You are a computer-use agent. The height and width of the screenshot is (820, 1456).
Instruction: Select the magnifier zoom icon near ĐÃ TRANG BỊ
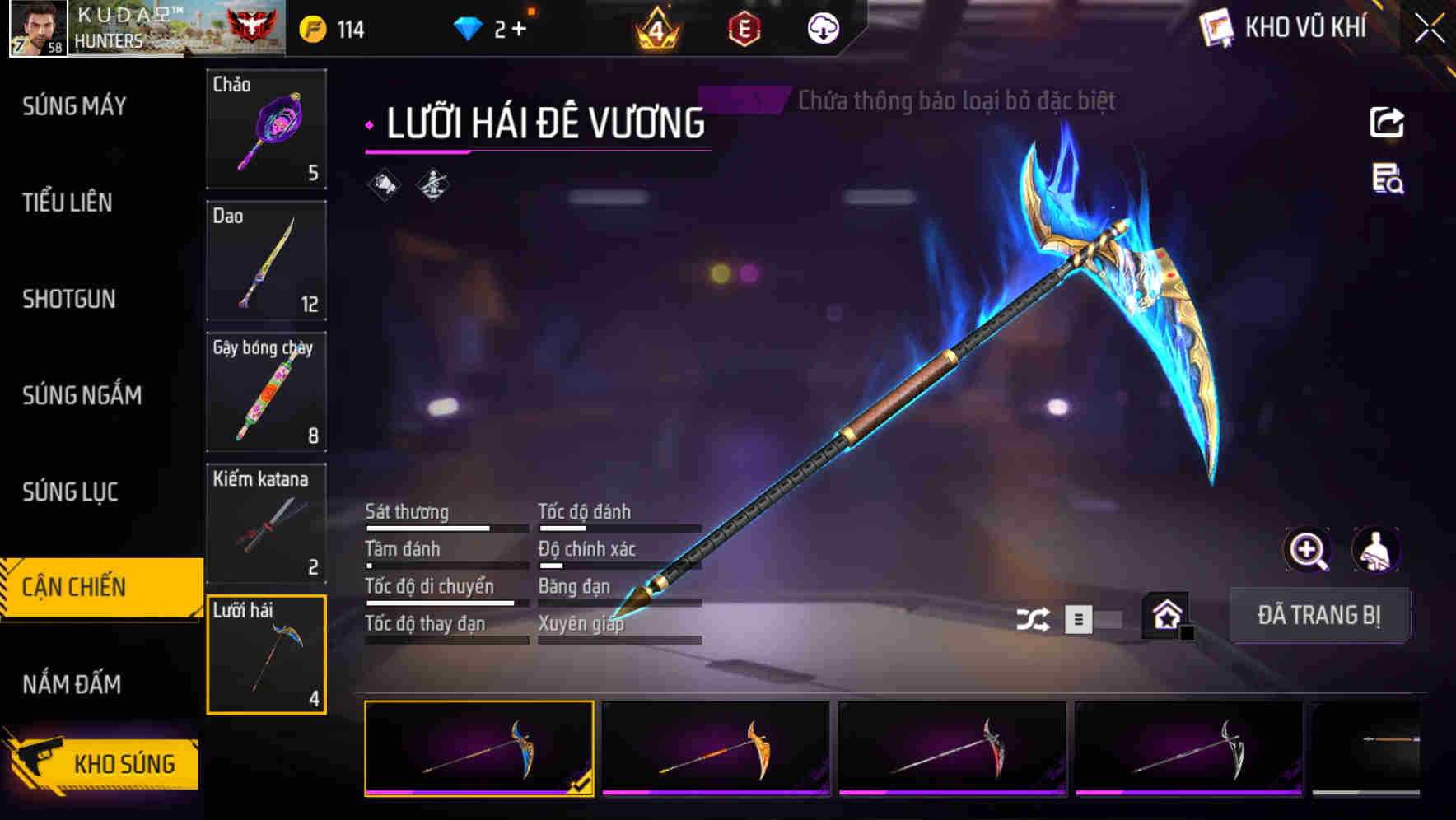pos(1307,550)
